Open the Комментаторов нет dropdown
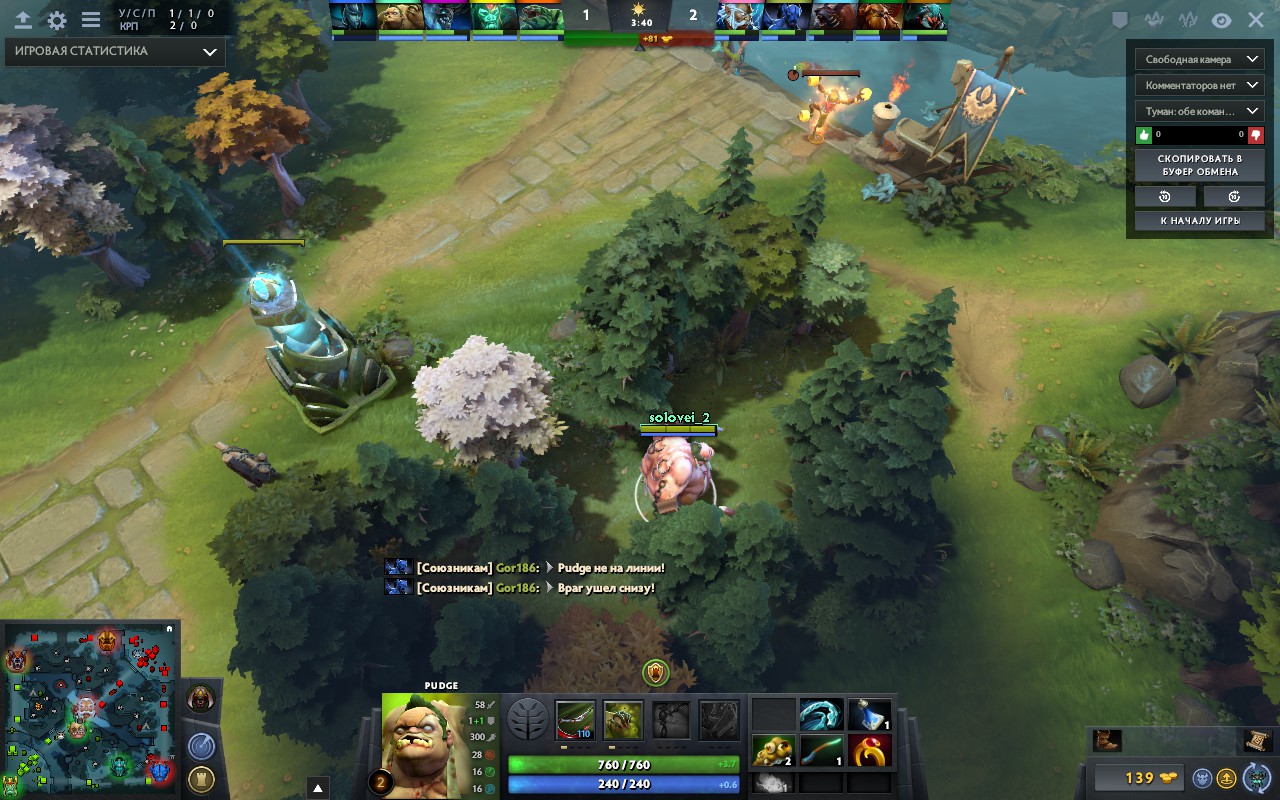 point(1199,86)
